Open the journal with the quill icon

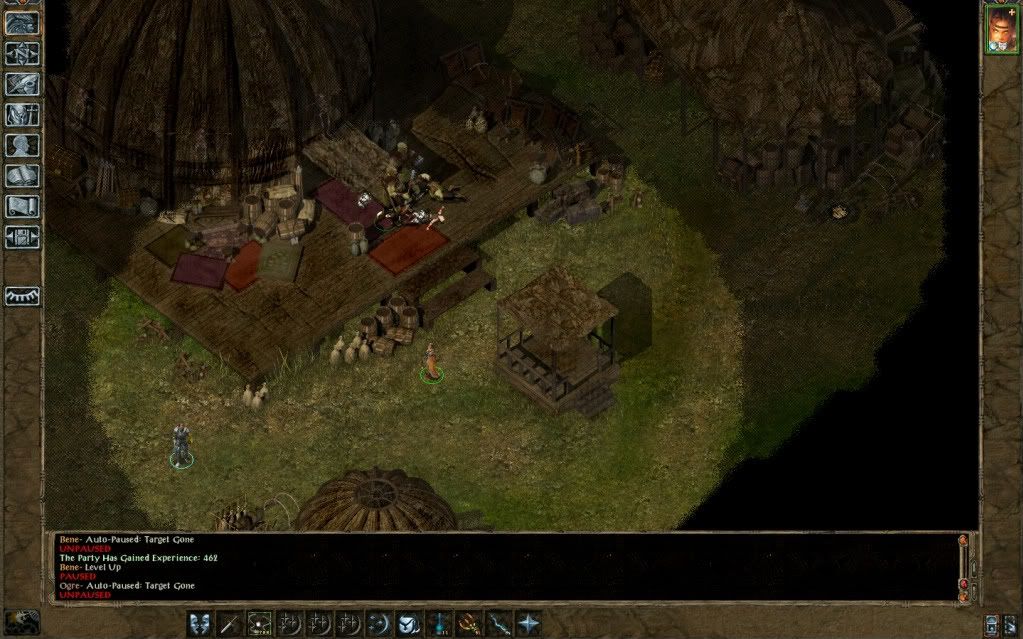coord(22,84)
